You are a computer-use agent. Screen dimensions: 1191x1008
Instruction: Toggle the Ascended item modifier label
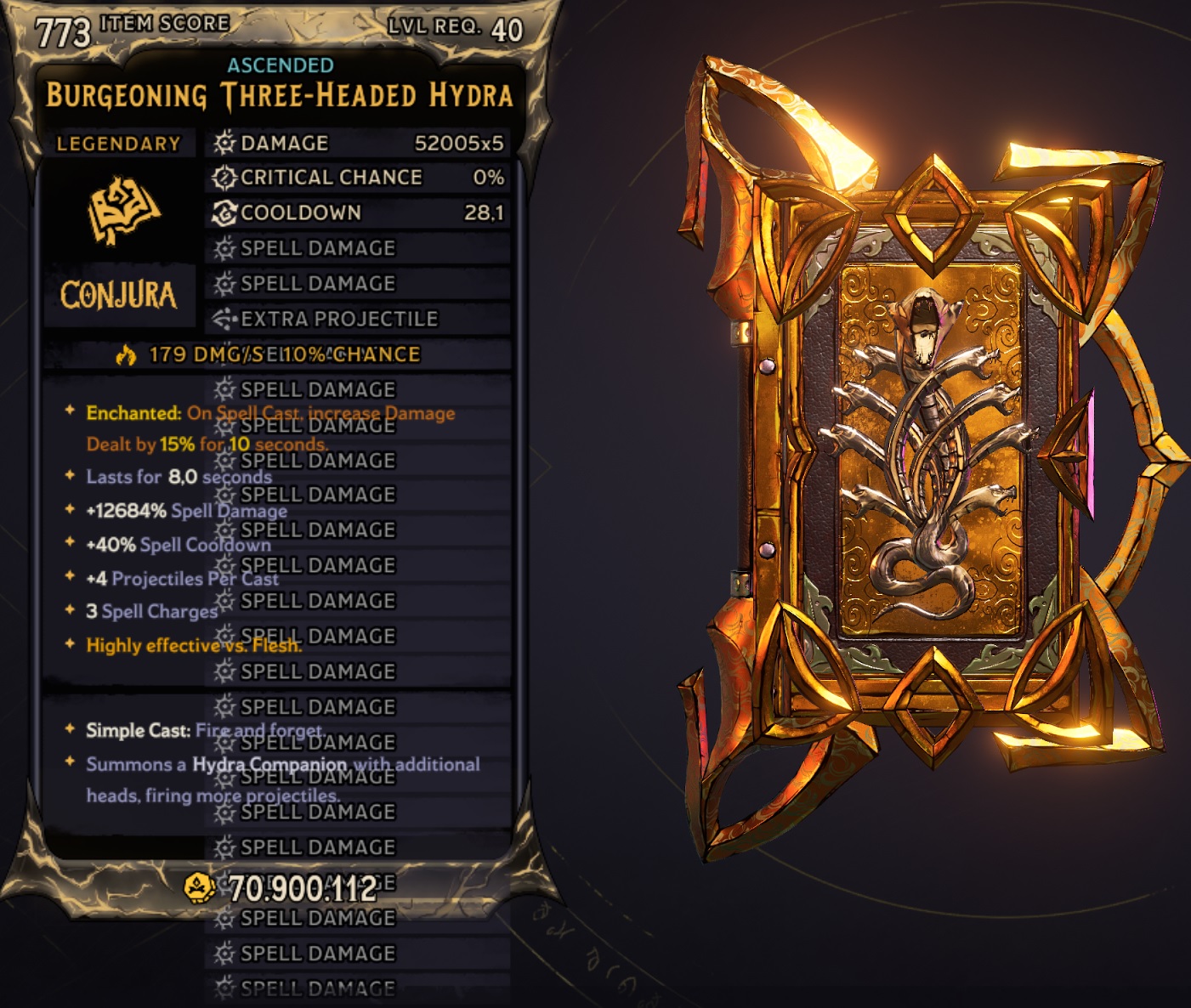coord(282,63)
